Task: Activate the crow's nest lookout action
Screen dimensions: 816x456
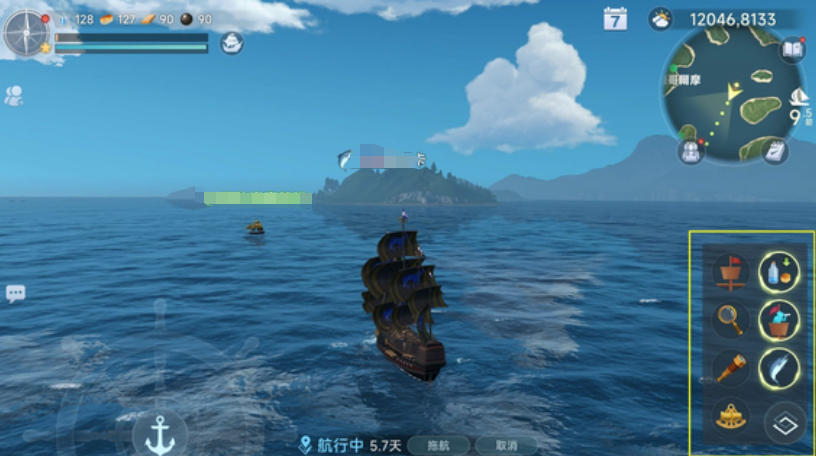Action: point(779,320)
